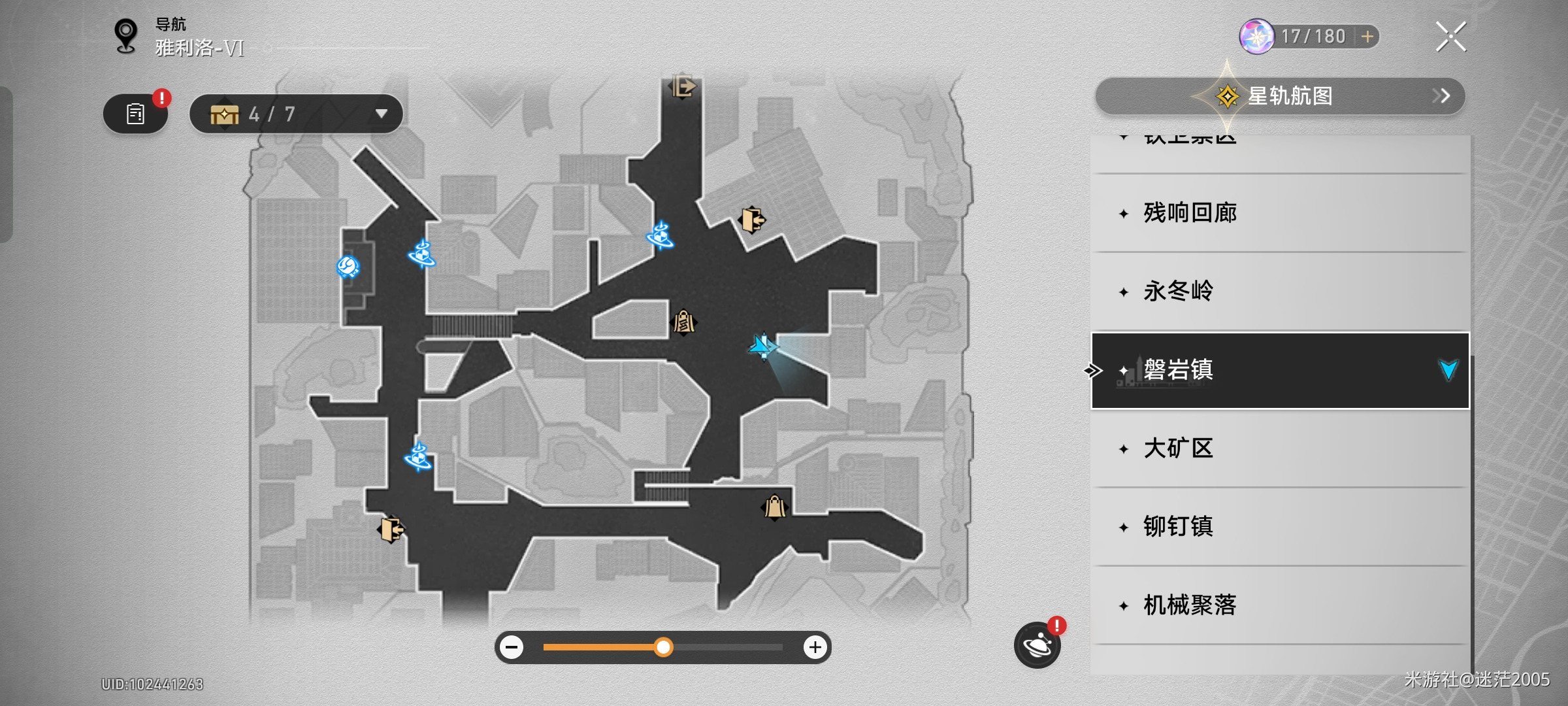
Task: Add Trailblaze Power with the plus button
Action: 1367,37
